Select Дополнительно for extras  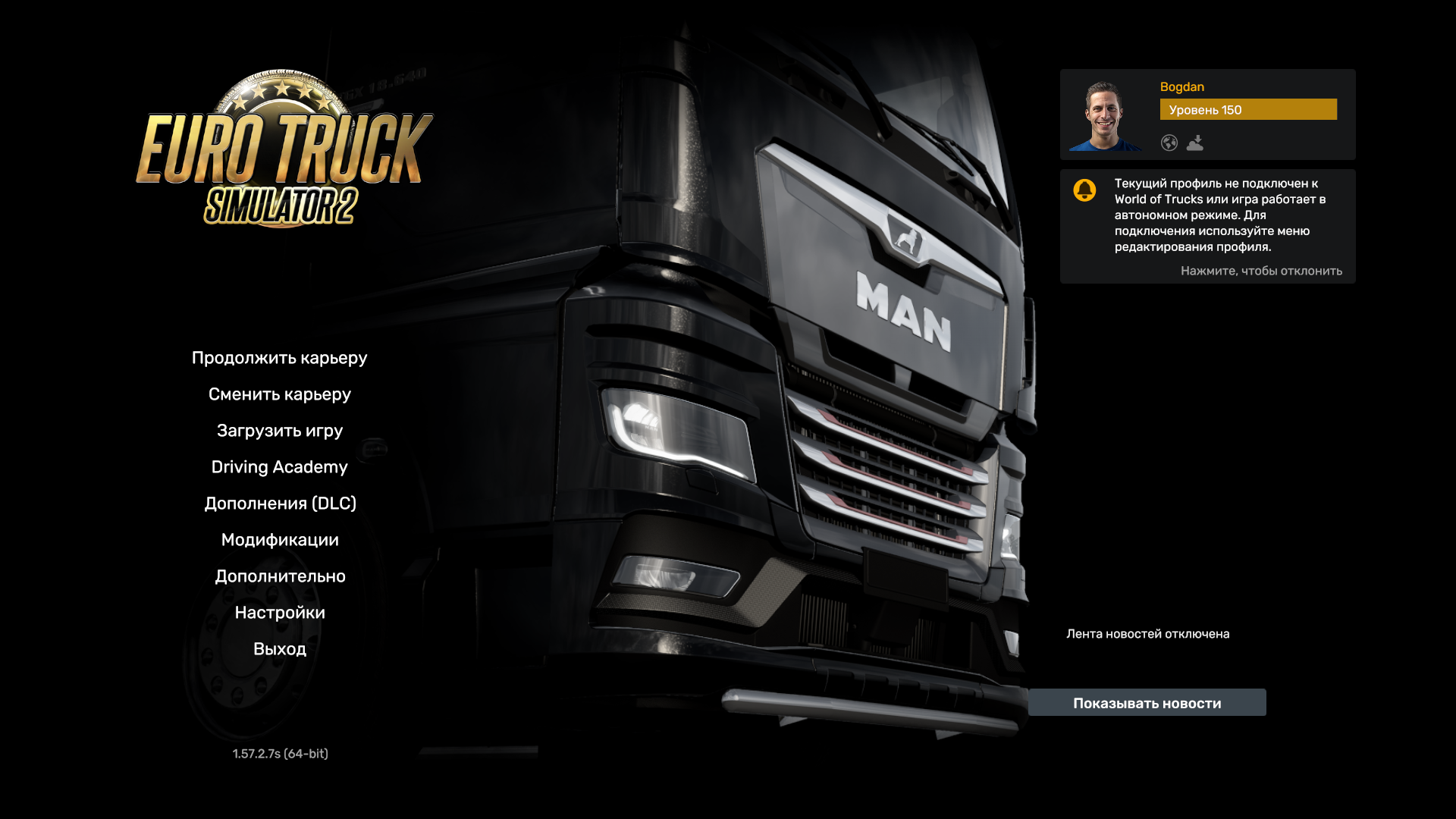click(280, 576)
